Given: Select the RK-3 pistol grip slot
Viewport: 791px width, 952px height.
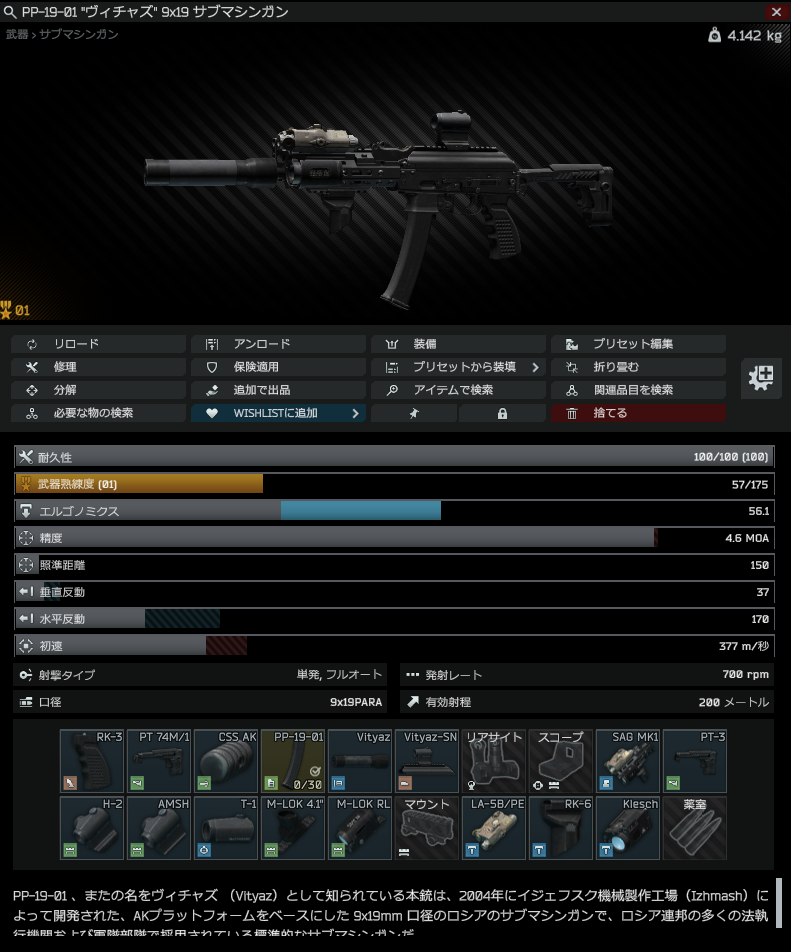Looking at the screenshot, I should pos(92,762).
